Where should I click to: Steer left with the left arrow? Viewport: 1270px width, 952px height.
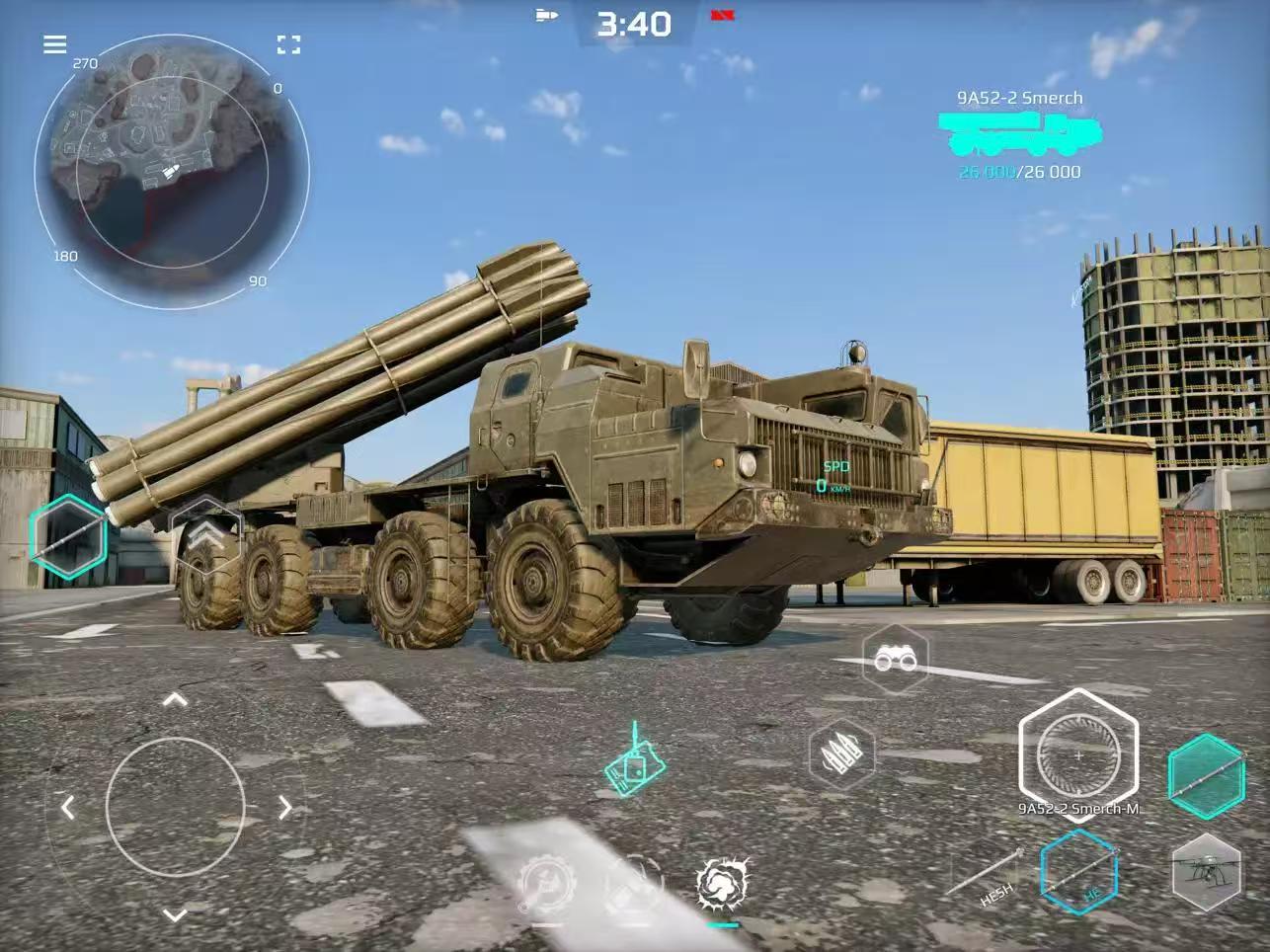67,808
